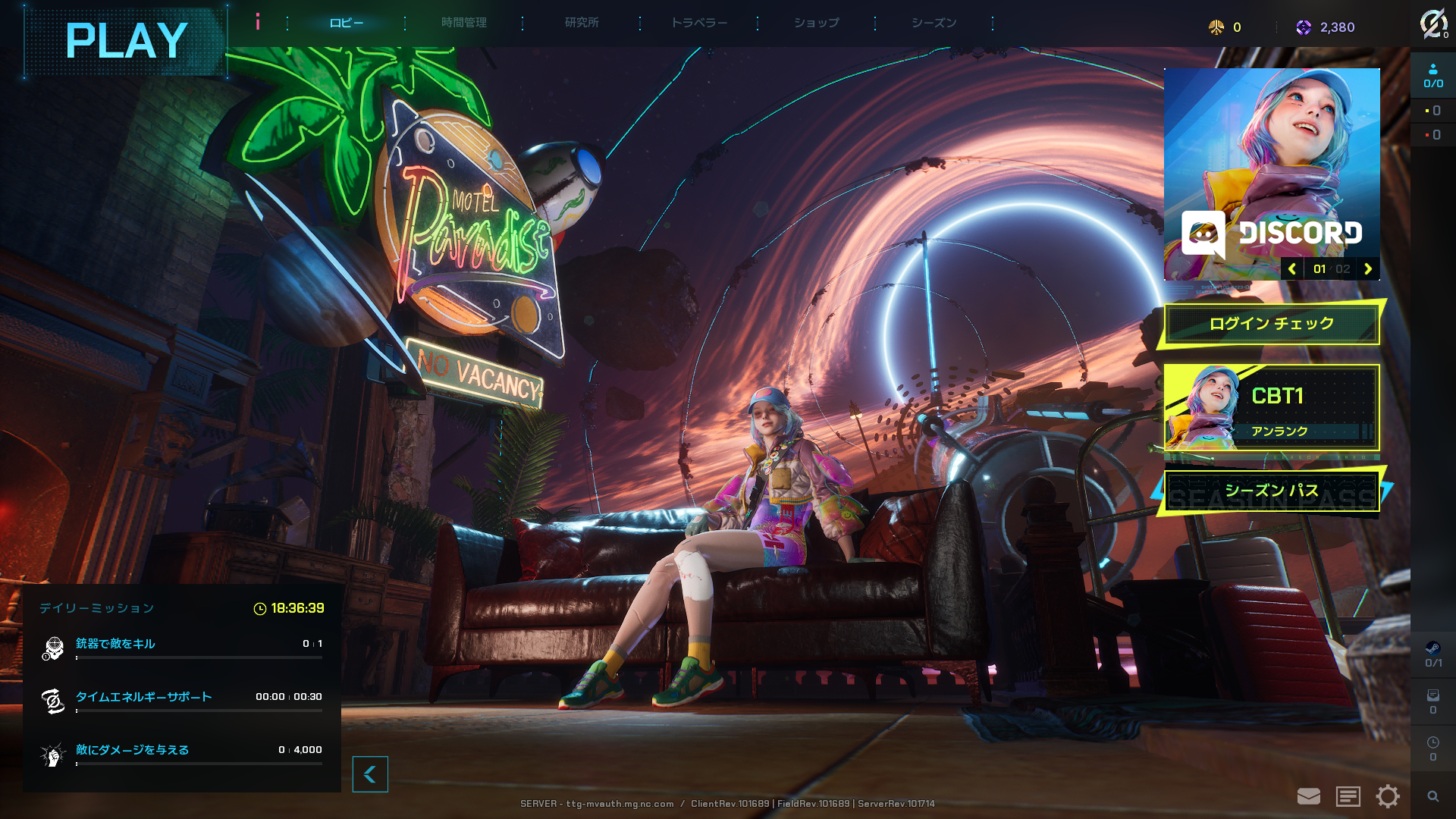1456x819 pixels.
Task: Open the news notes icon
Action: tap(1348, 796)
